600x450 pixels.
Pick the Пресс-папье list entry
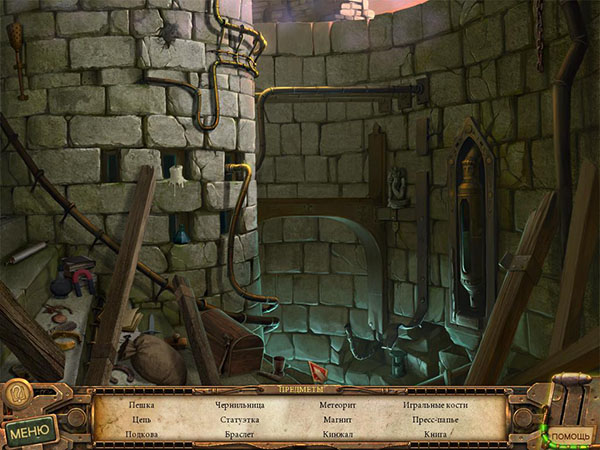coord(435,420)
